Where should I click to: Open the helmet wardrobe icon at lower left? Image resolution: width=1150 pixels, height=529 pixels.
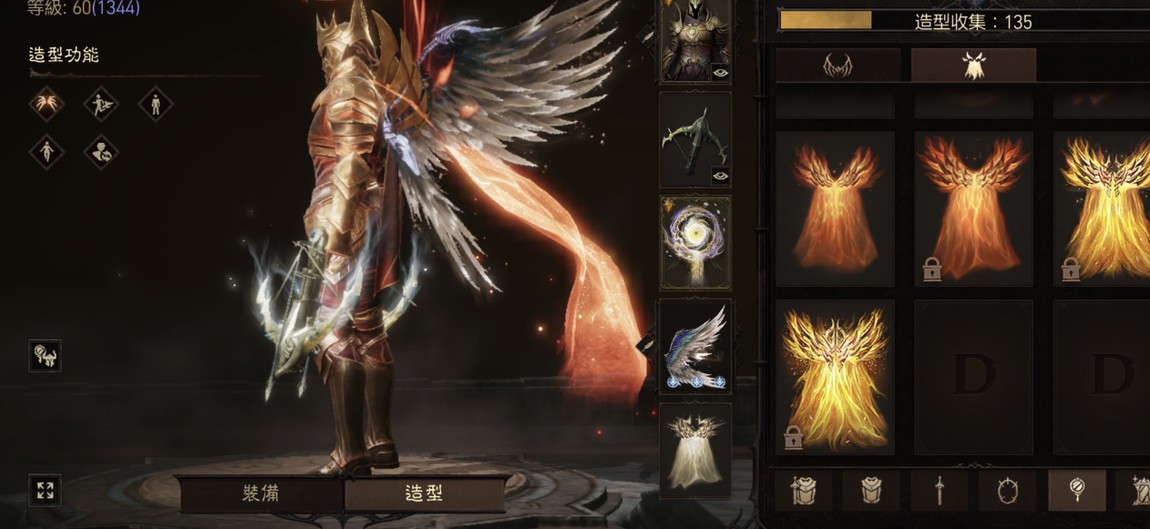(x=45, y=356)
